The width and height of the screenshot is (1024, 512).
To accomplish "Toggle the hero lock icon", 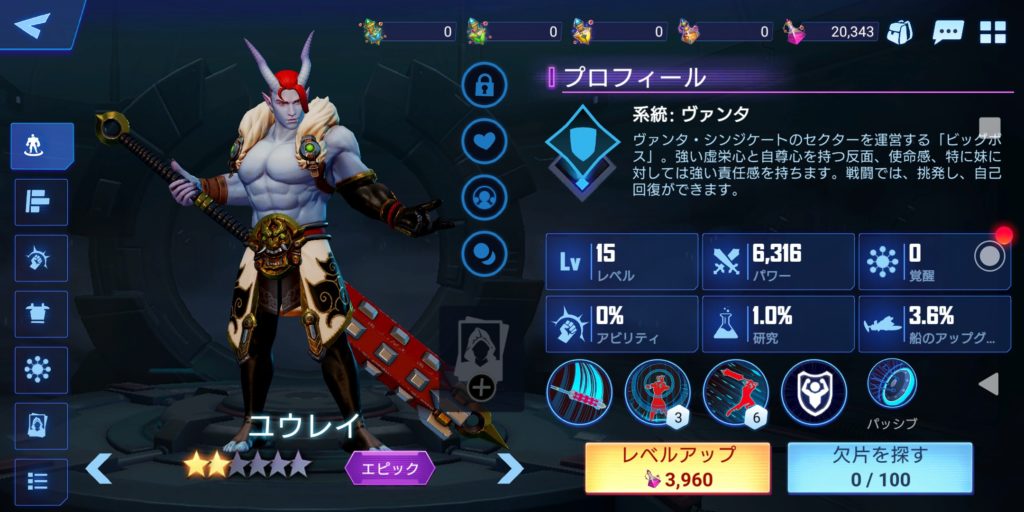I will click(x=484, y=85).
